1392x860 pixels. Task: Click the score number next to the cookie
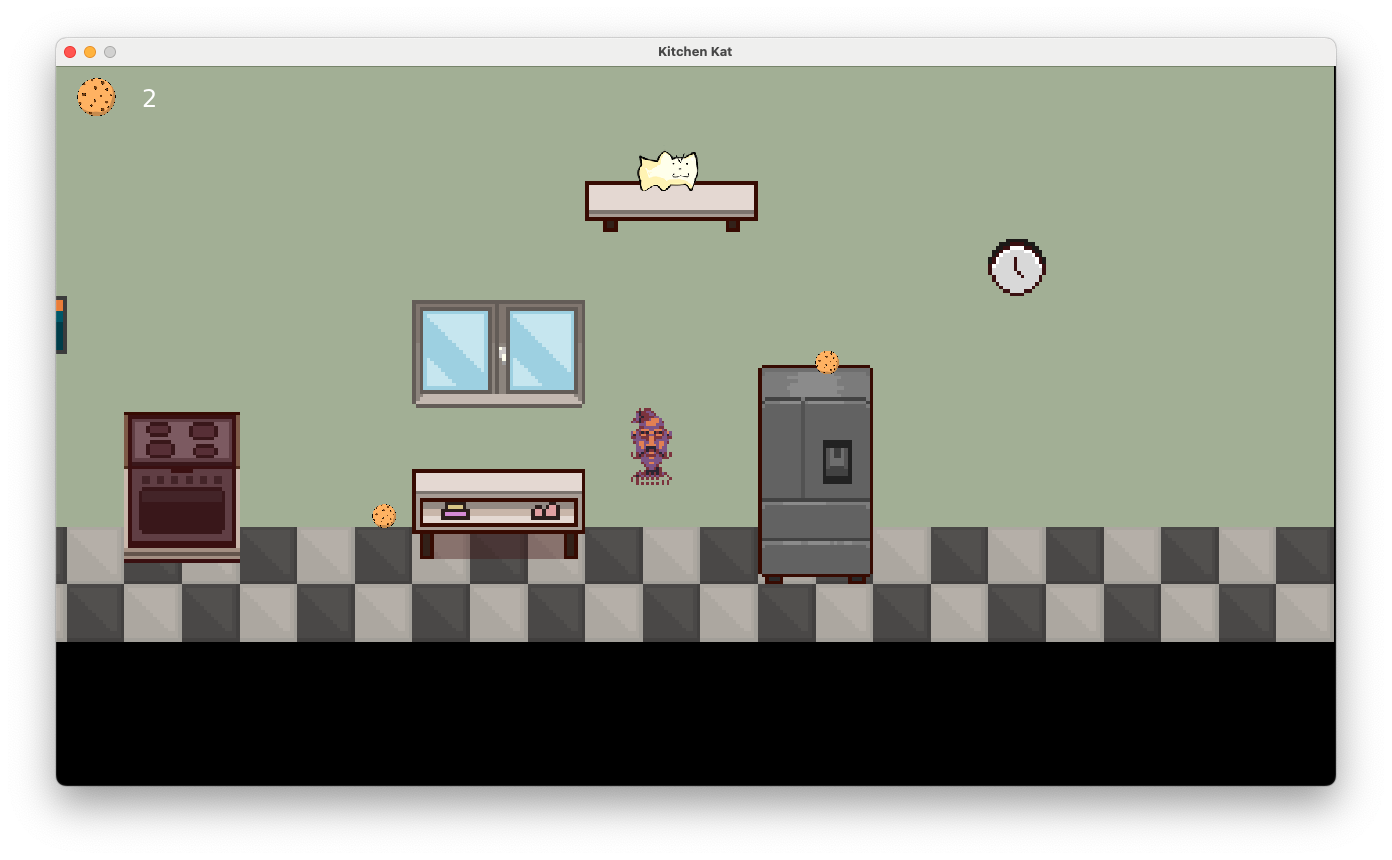(148, 97)
